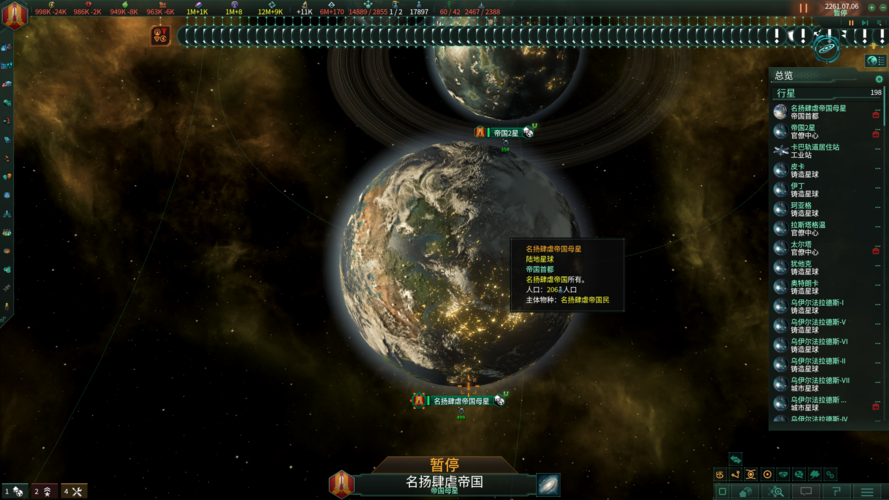889x500 pixels.
Task: Toggle the pause button by the date
Action: click(803, 8)
